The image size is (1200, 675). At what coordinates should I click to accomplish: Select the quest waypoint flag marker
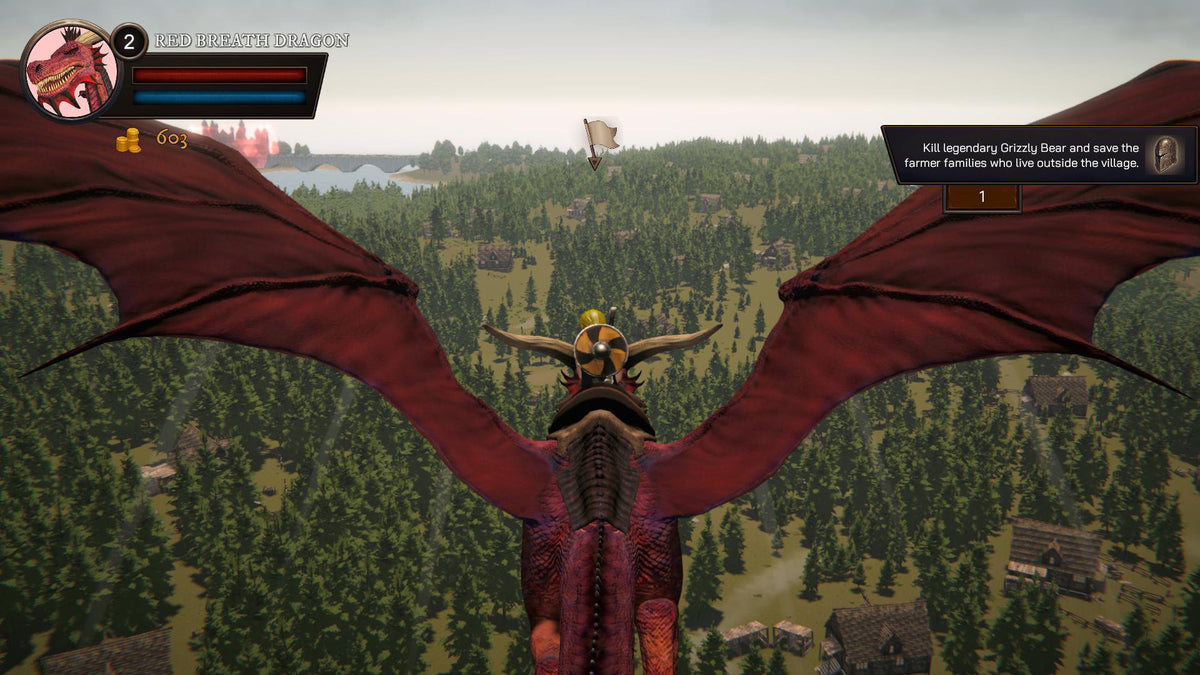(x=599, y=138)
